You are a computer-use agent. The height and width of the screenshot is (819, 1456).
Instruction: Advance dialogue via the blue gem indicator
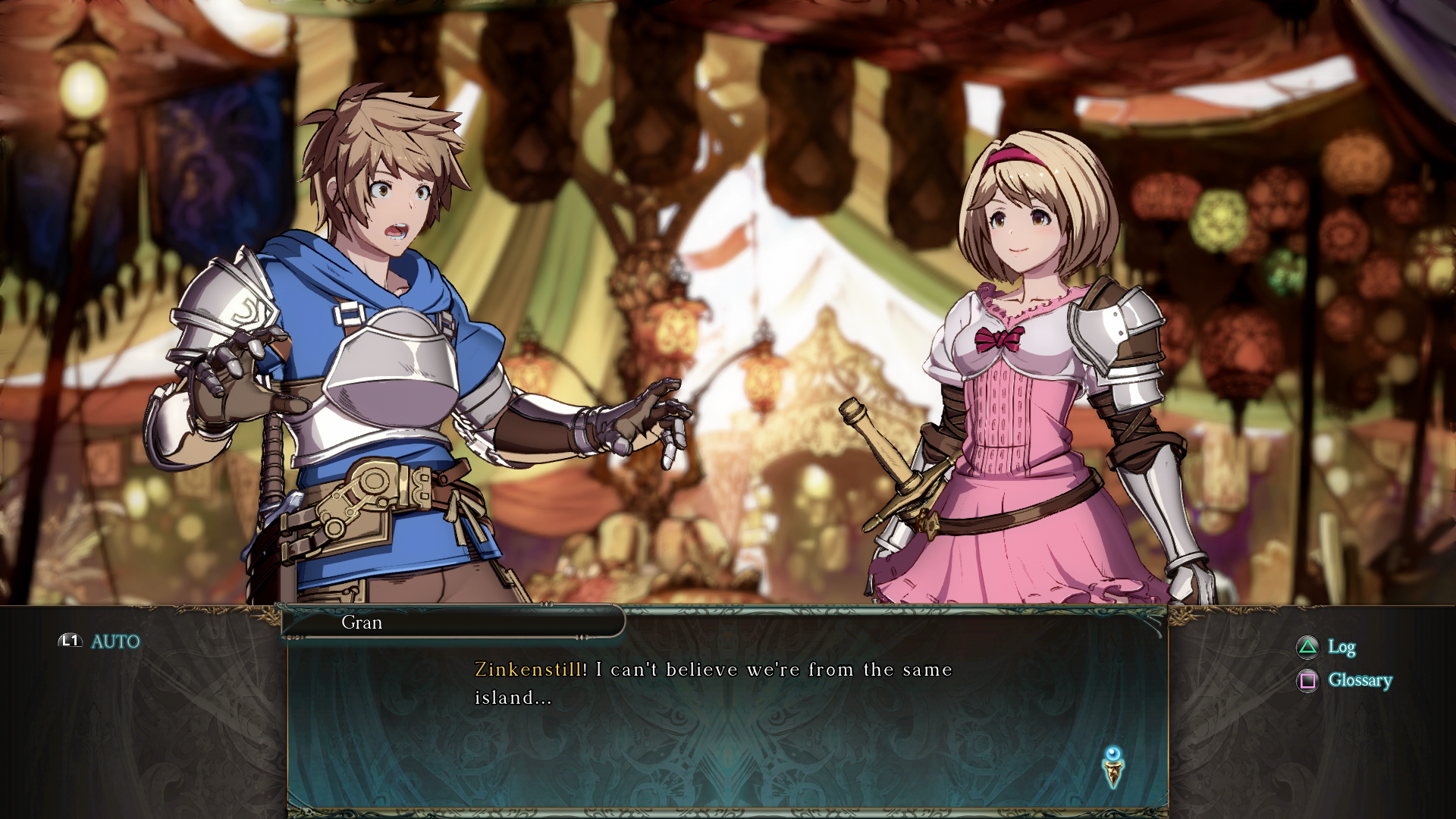click(1112, 766)
